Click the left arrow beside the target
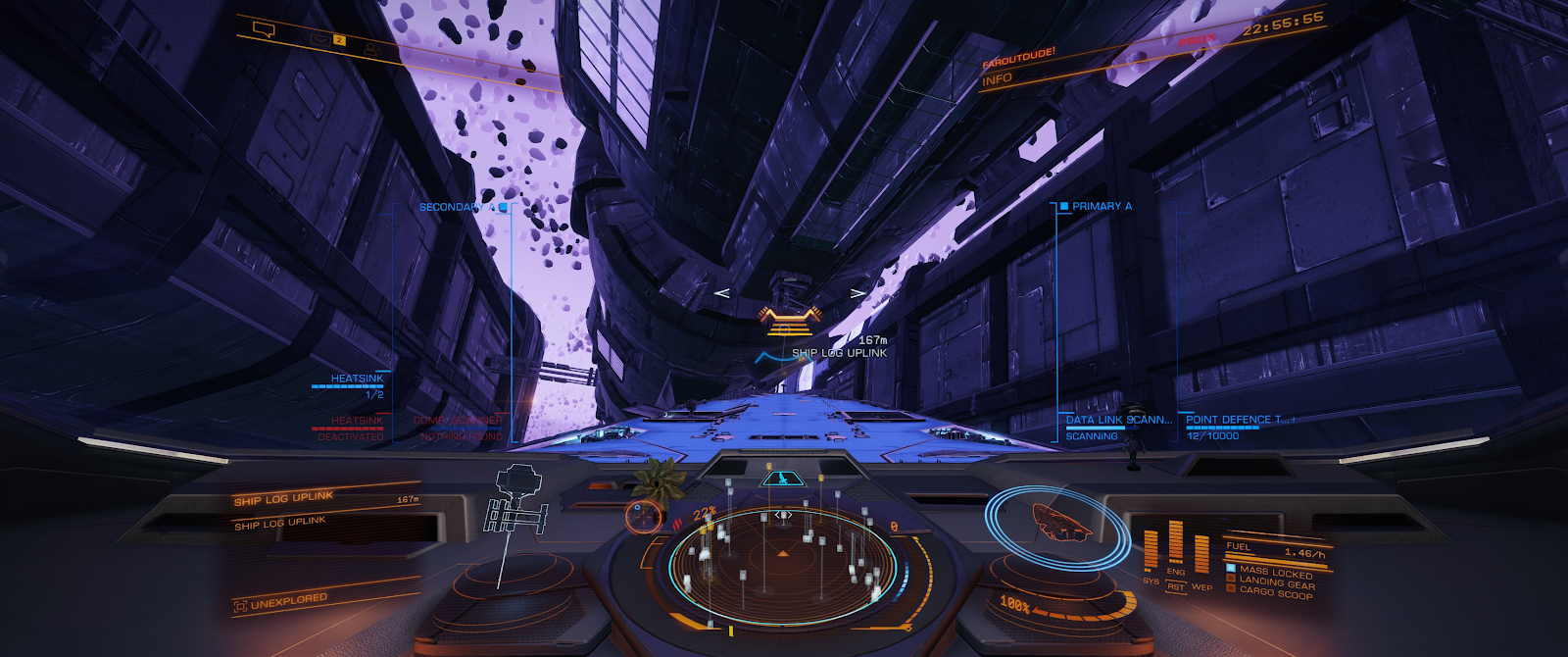Viewport: 1568px width, 657px height. tap(721, 293)
